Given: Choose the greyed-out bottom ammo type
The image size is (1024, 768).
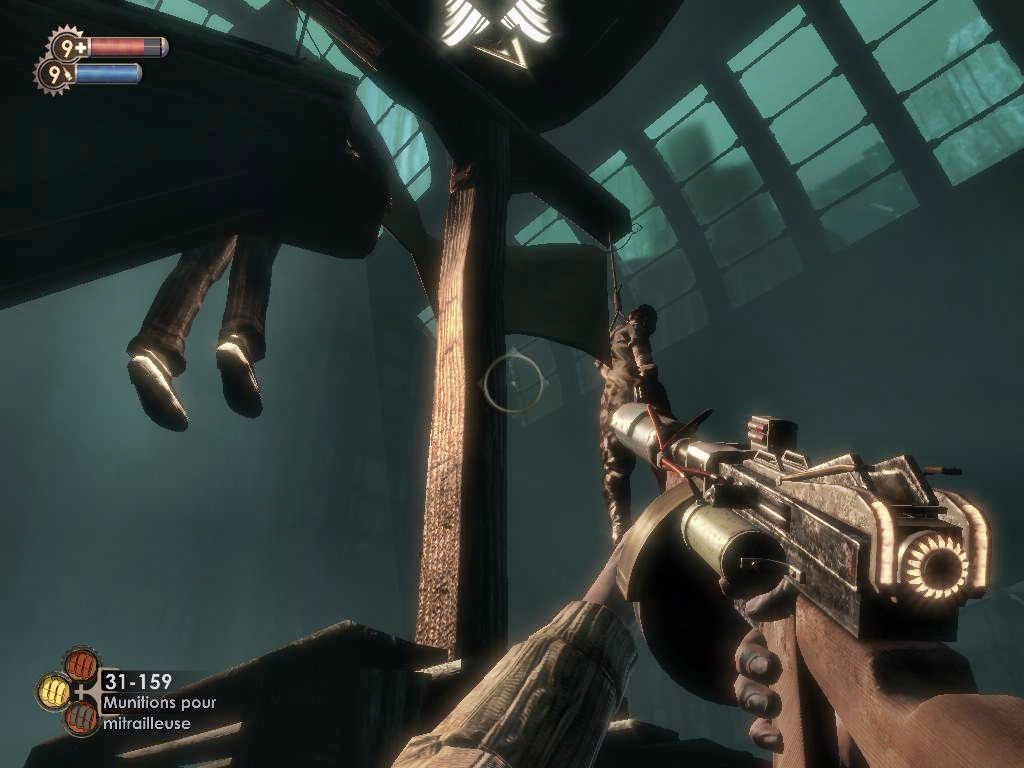Looking at the screenshot, I should pyautogui.click(x=80, y=718).
